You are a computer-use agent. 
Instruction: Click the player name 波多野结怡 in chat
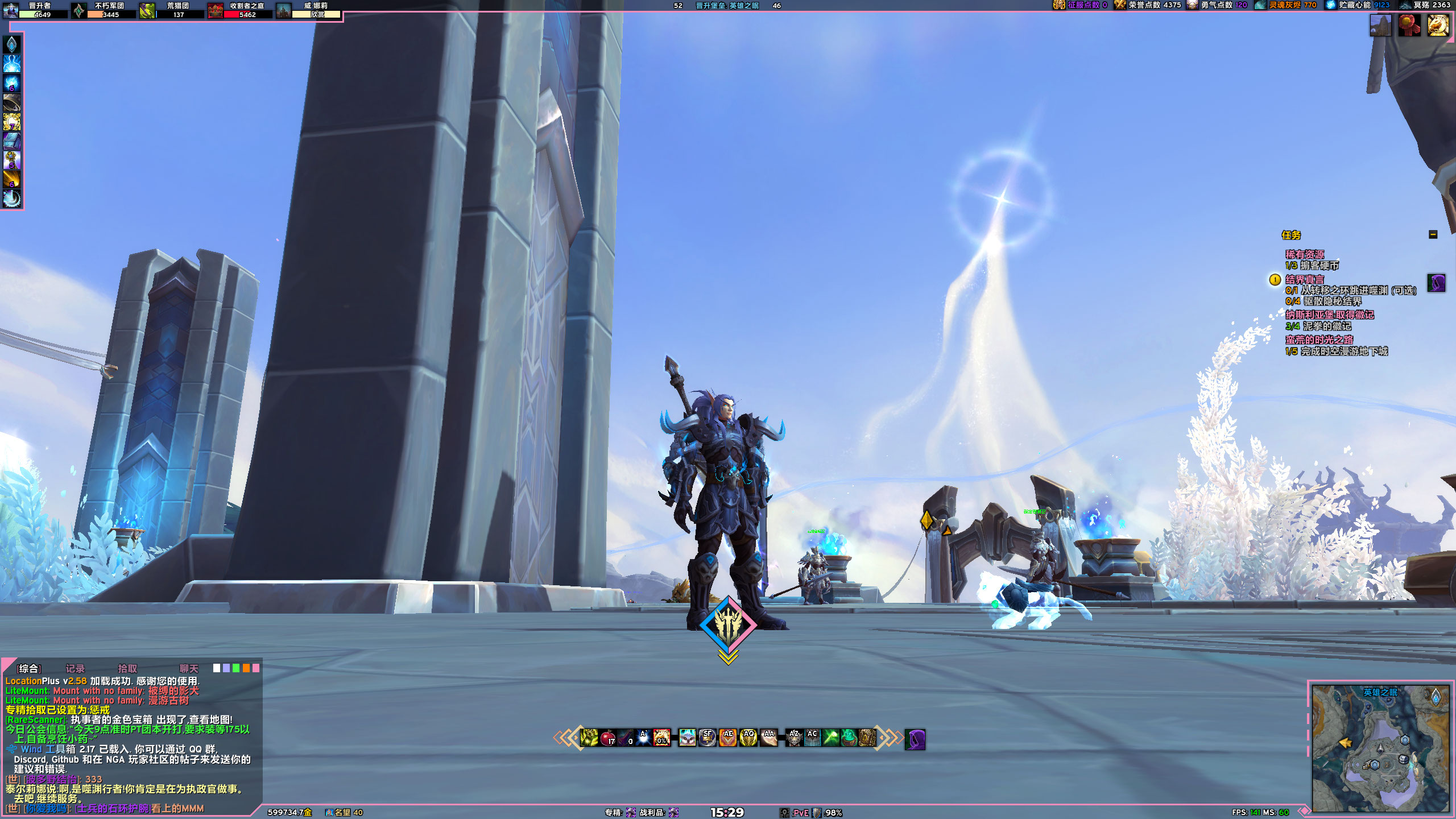click(51, 780)
